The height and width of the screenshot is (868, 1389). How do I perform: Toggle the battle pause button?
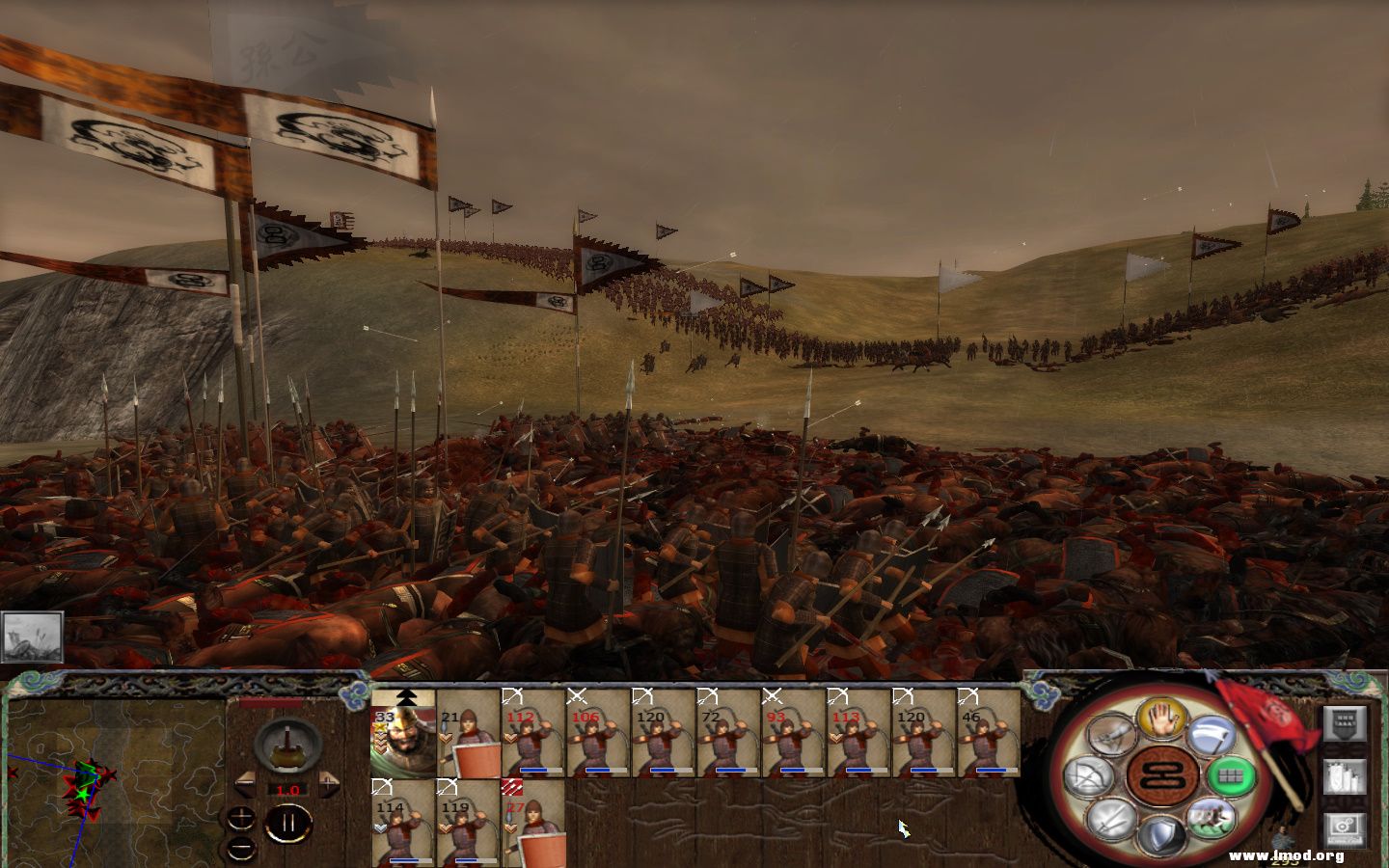[x=289, y=821]
